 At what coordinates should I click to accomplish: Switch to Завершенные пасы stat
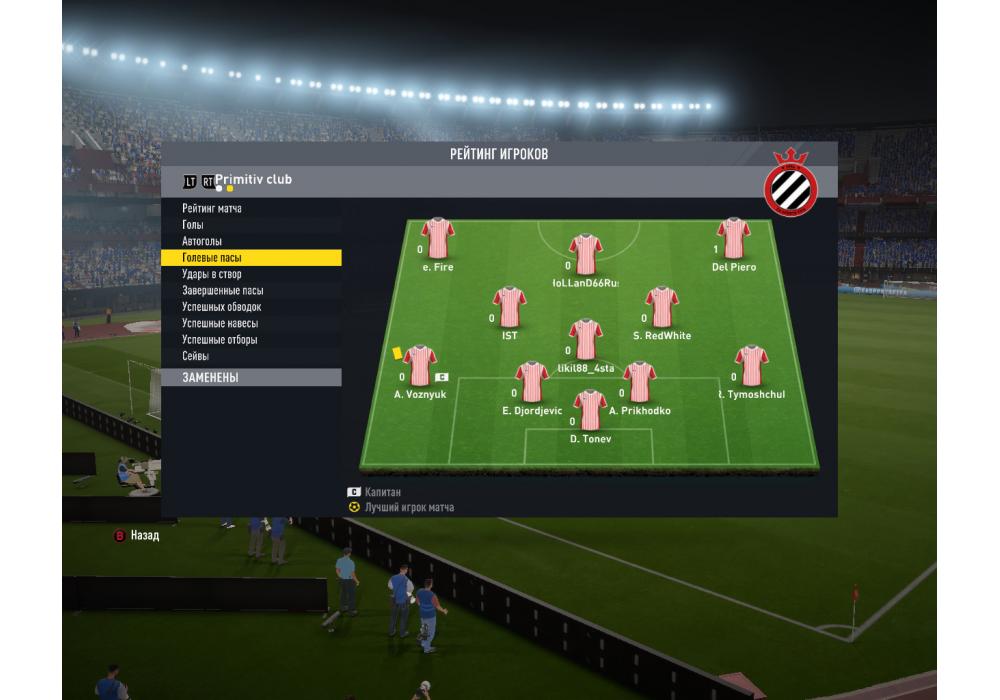(223, 291)
